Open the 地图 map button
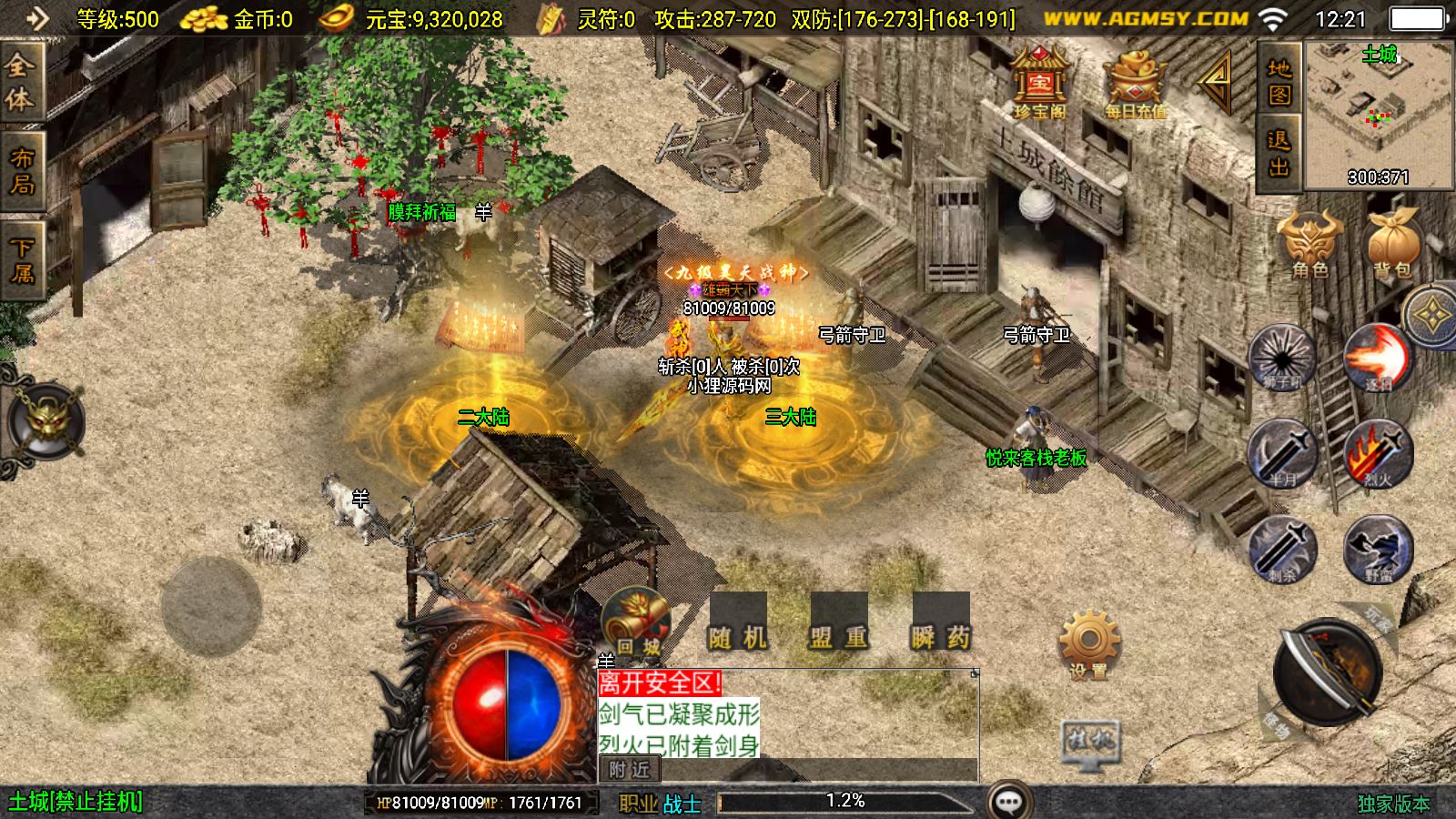1456x819 pixels. pos(1279,81)
